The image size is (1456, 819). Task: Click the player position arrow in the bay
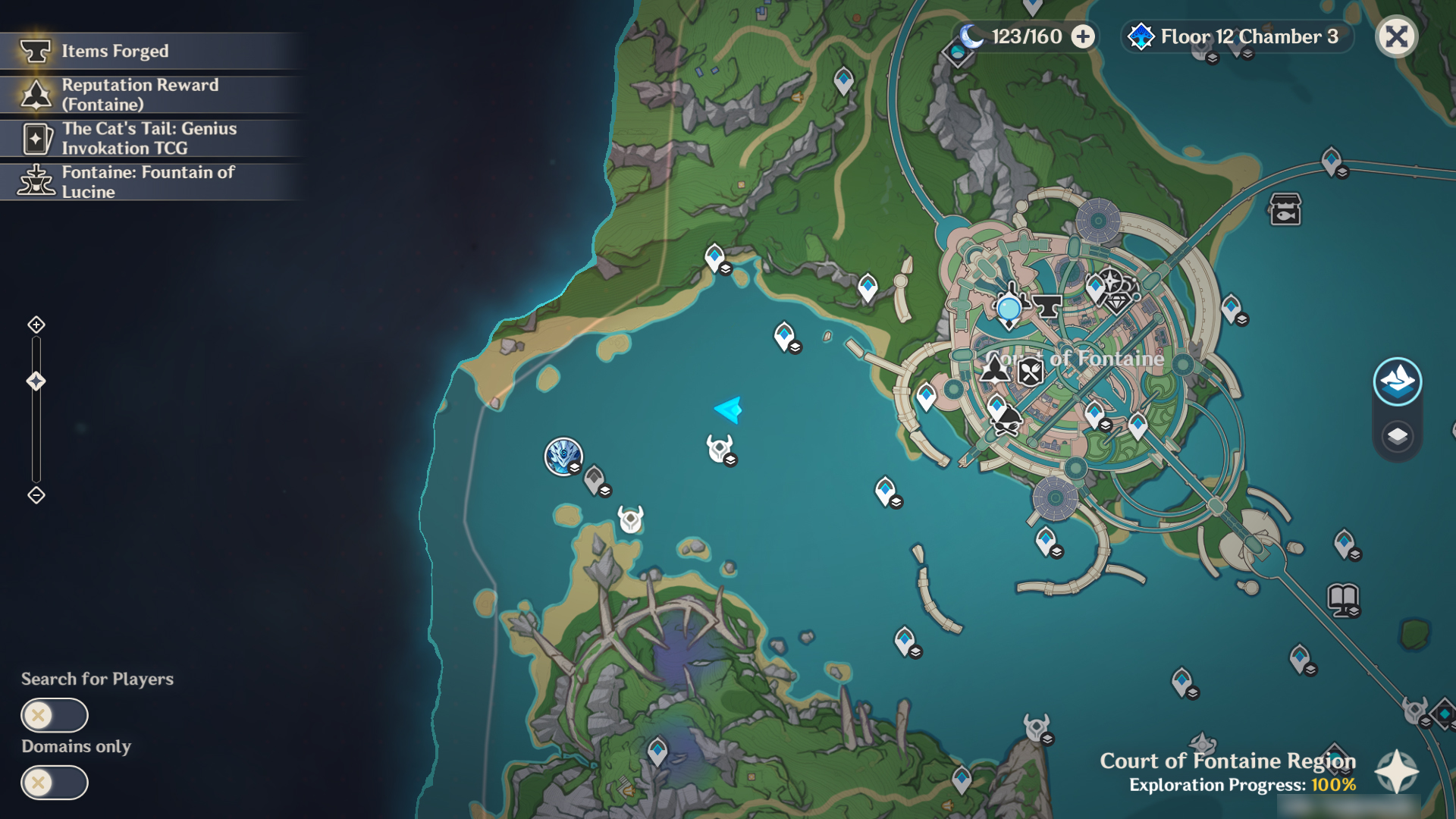tap(726, 410)
